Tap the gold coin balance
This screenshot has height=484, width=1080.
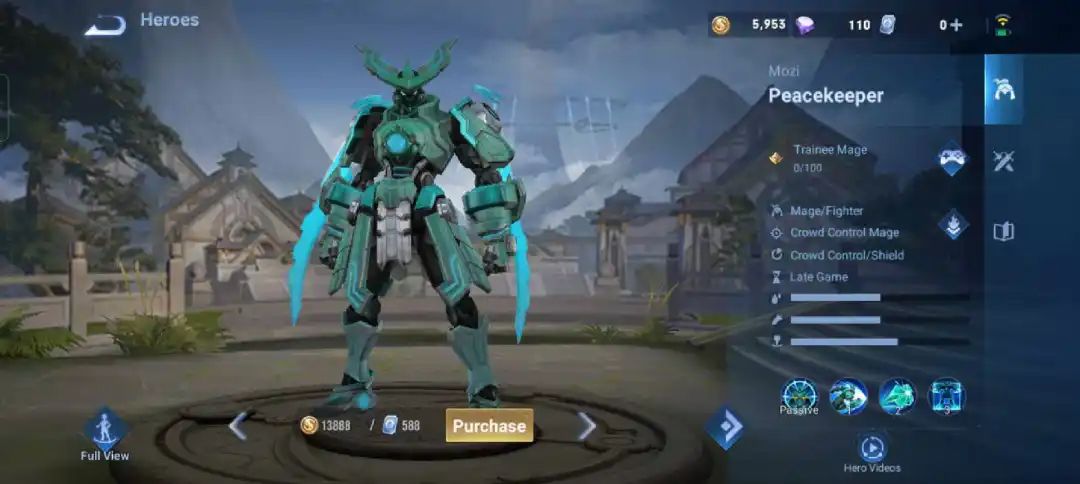point(750,25)
